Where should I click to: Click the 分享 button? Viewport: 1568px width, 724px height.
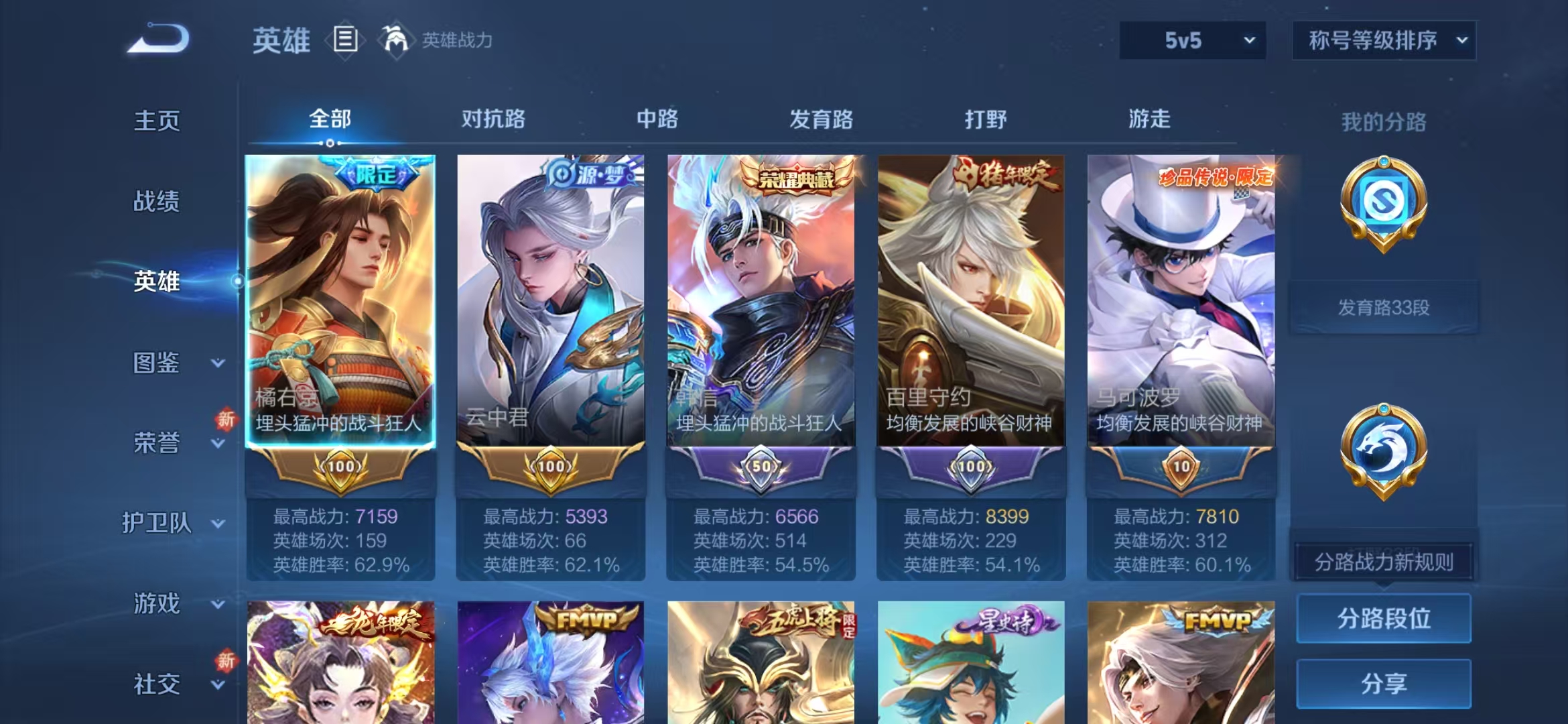coord(1383,683)
